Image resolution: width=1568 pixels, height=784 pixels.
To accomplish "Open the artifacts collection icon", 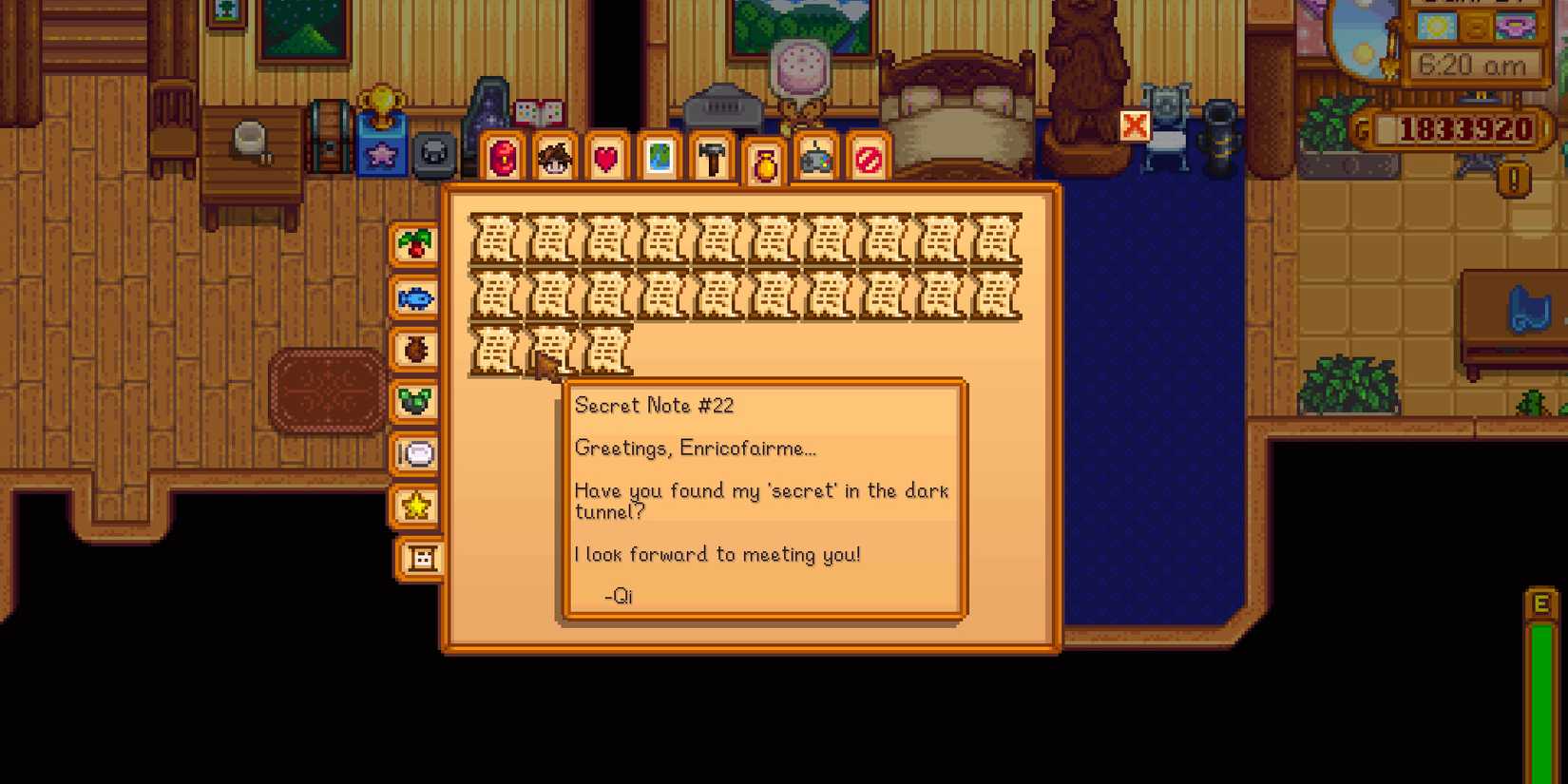I will [415, 350].
